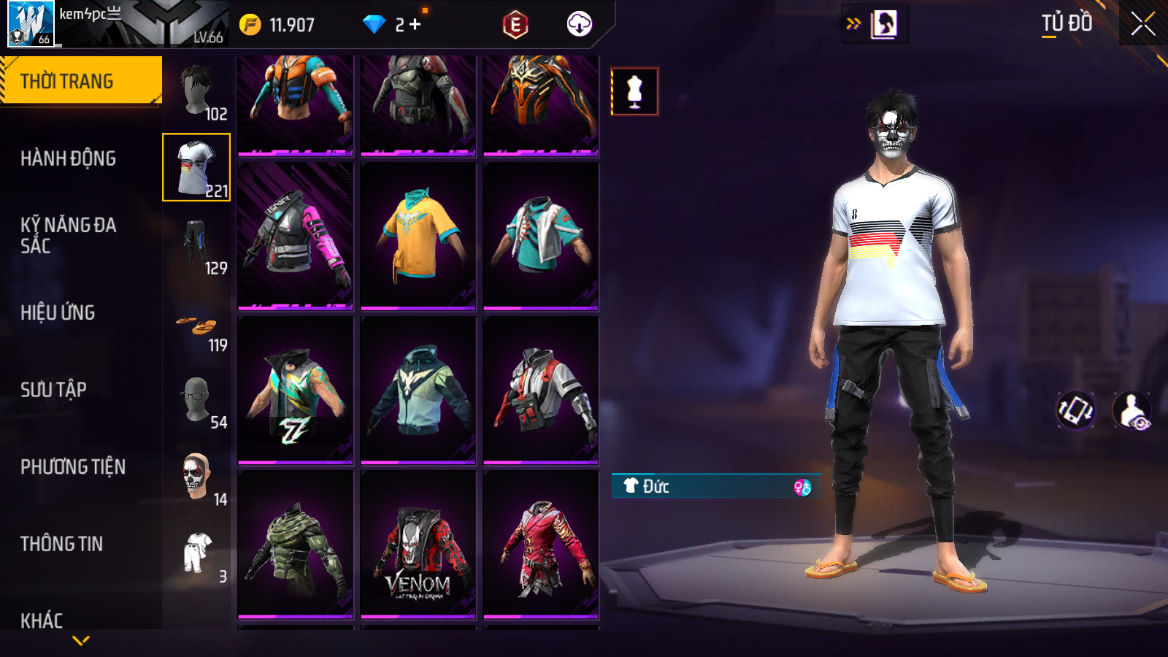The width and height of the screenshot is (1168, 657).
Task: Choose the yellow hoodie with teal scarf
Action: point(418,237)
